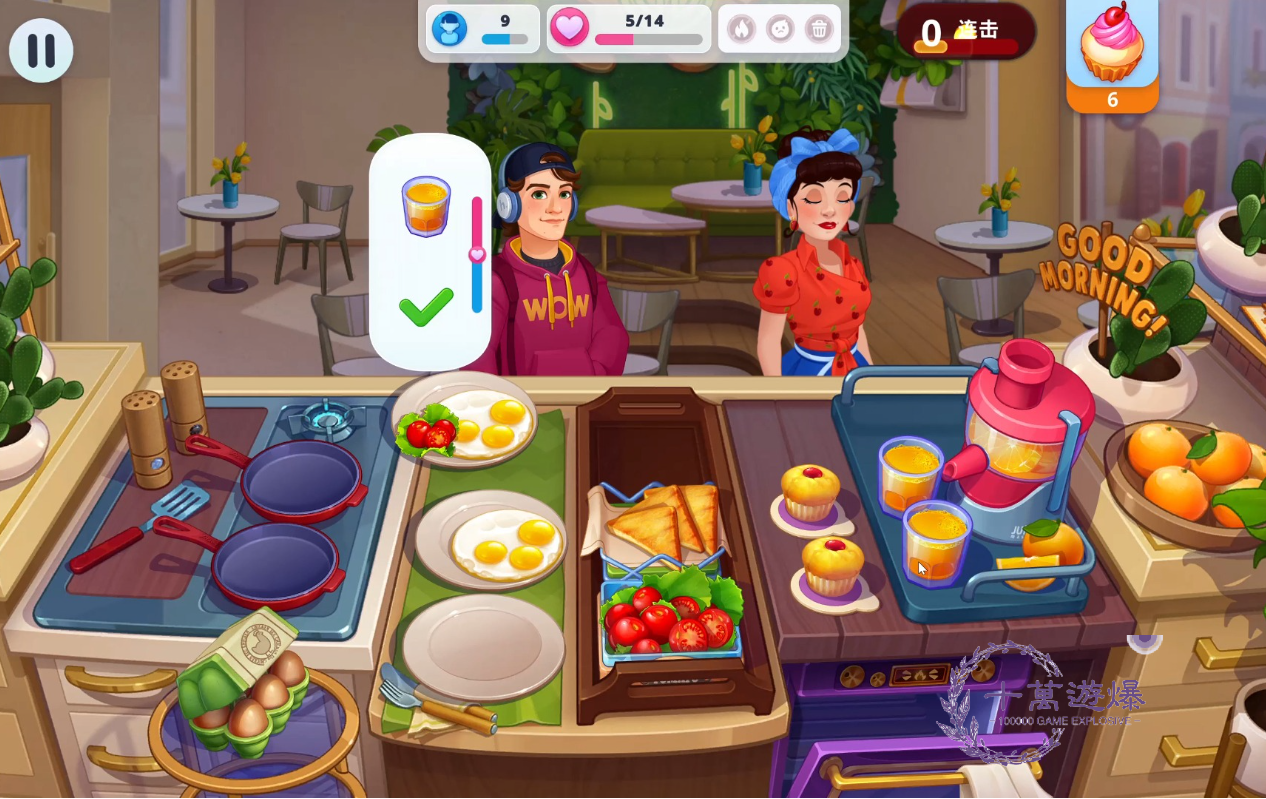Click the trash can icon in top bar

point(819,29)
